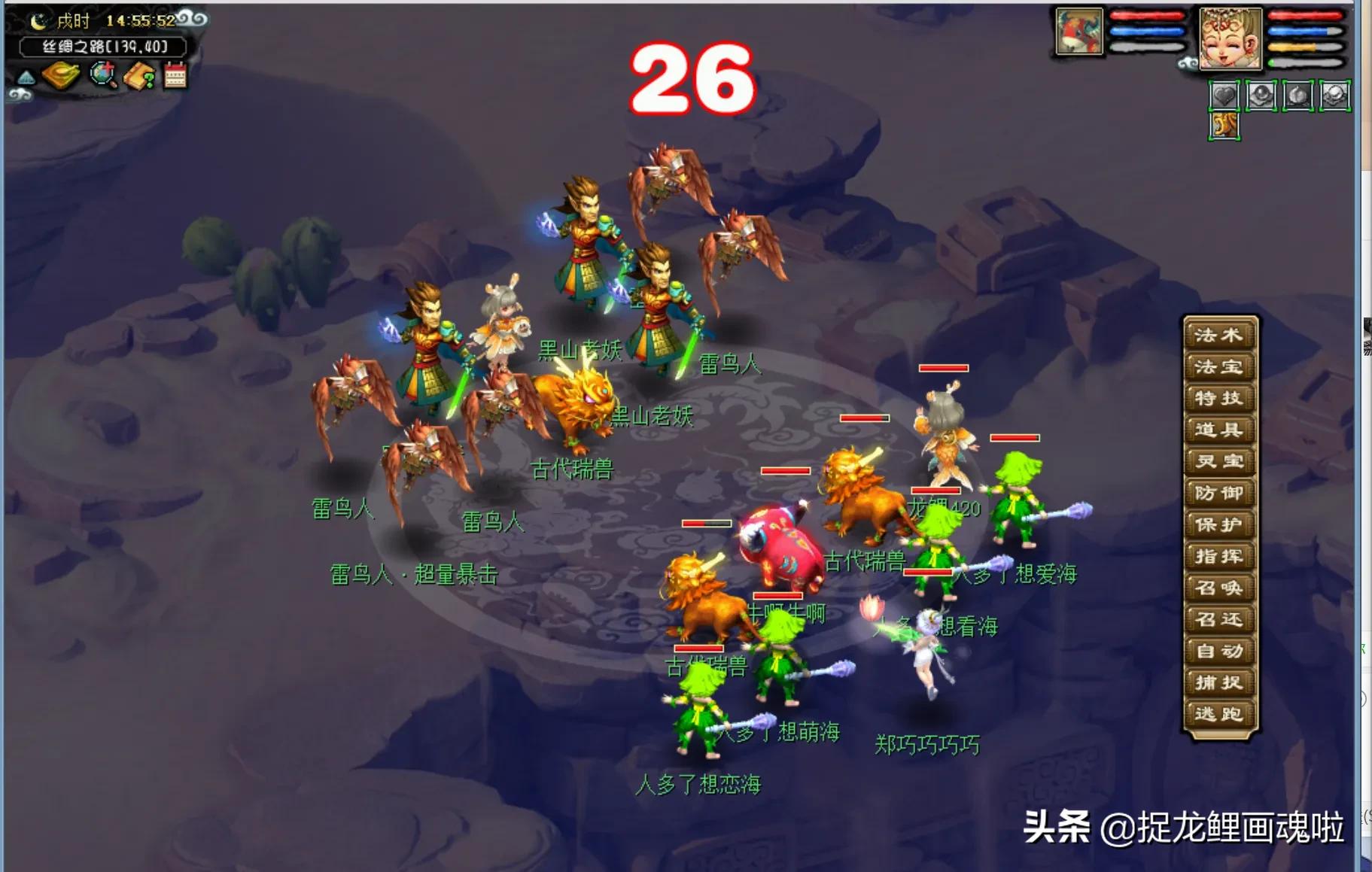The height and width of the screenshot is (872, 1372).
Task: Open the 法术 spell menu
Action: coord(1220,334)
